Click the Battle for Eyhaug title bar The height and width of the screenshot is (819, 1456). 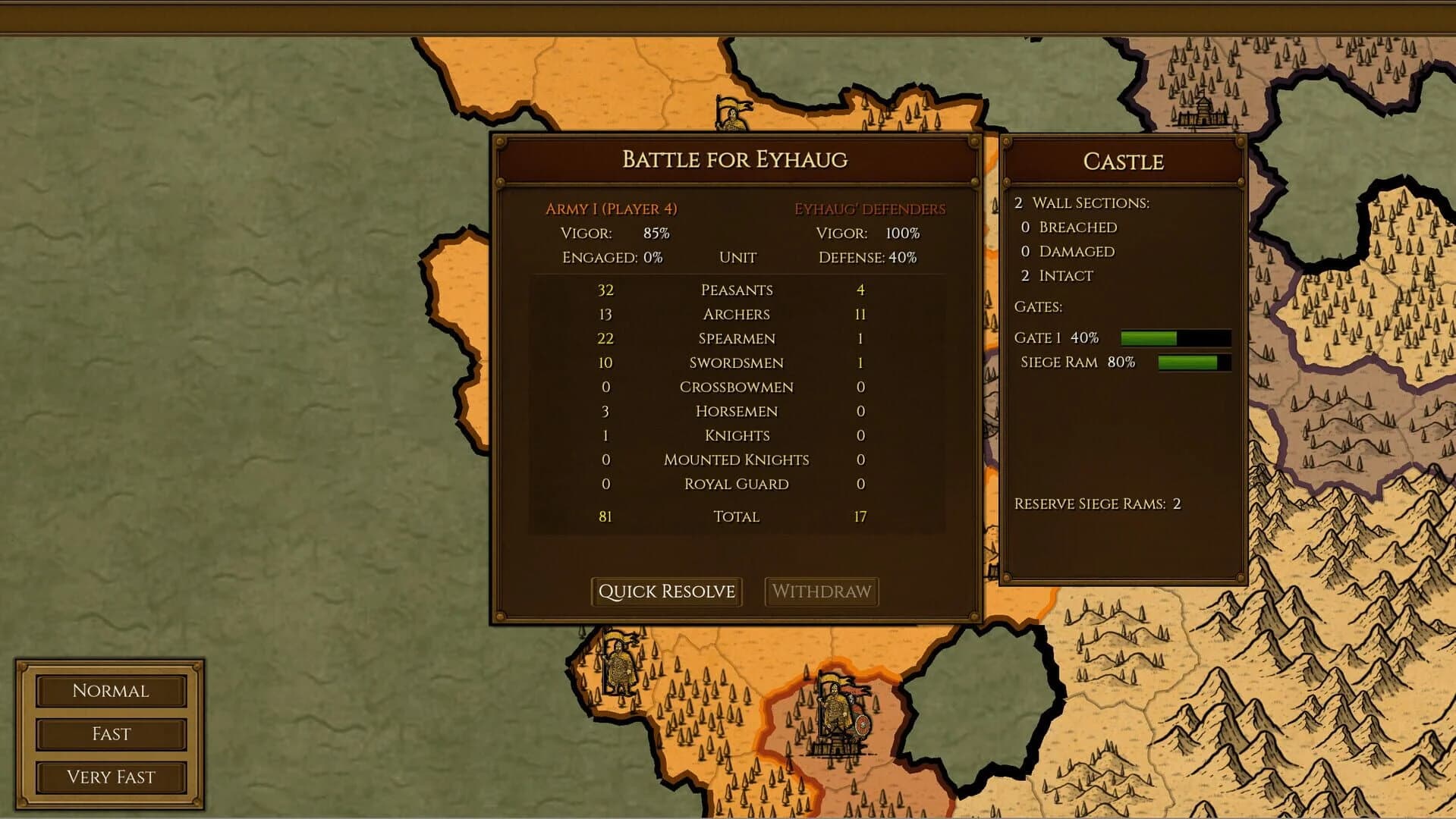pyautogui.click(x=735, y=160)
